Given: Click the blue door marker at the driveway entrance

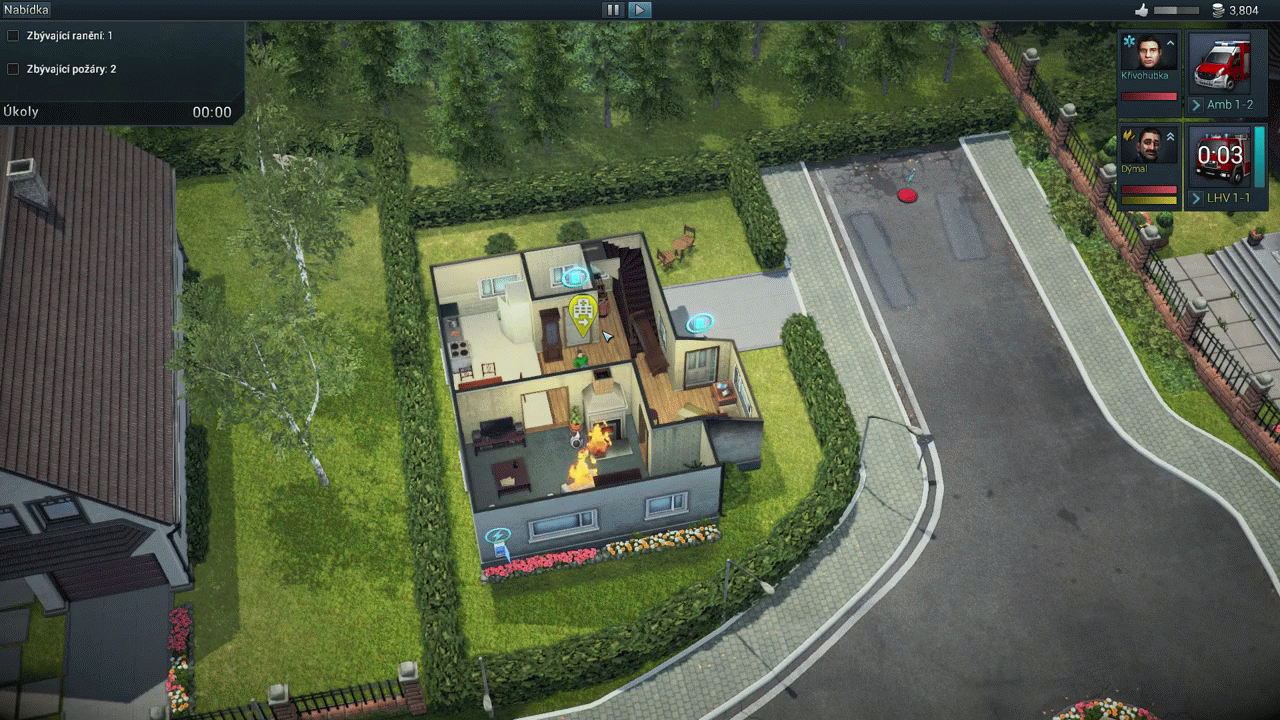Looking at the screenshot, I should [x=700, y=322].
